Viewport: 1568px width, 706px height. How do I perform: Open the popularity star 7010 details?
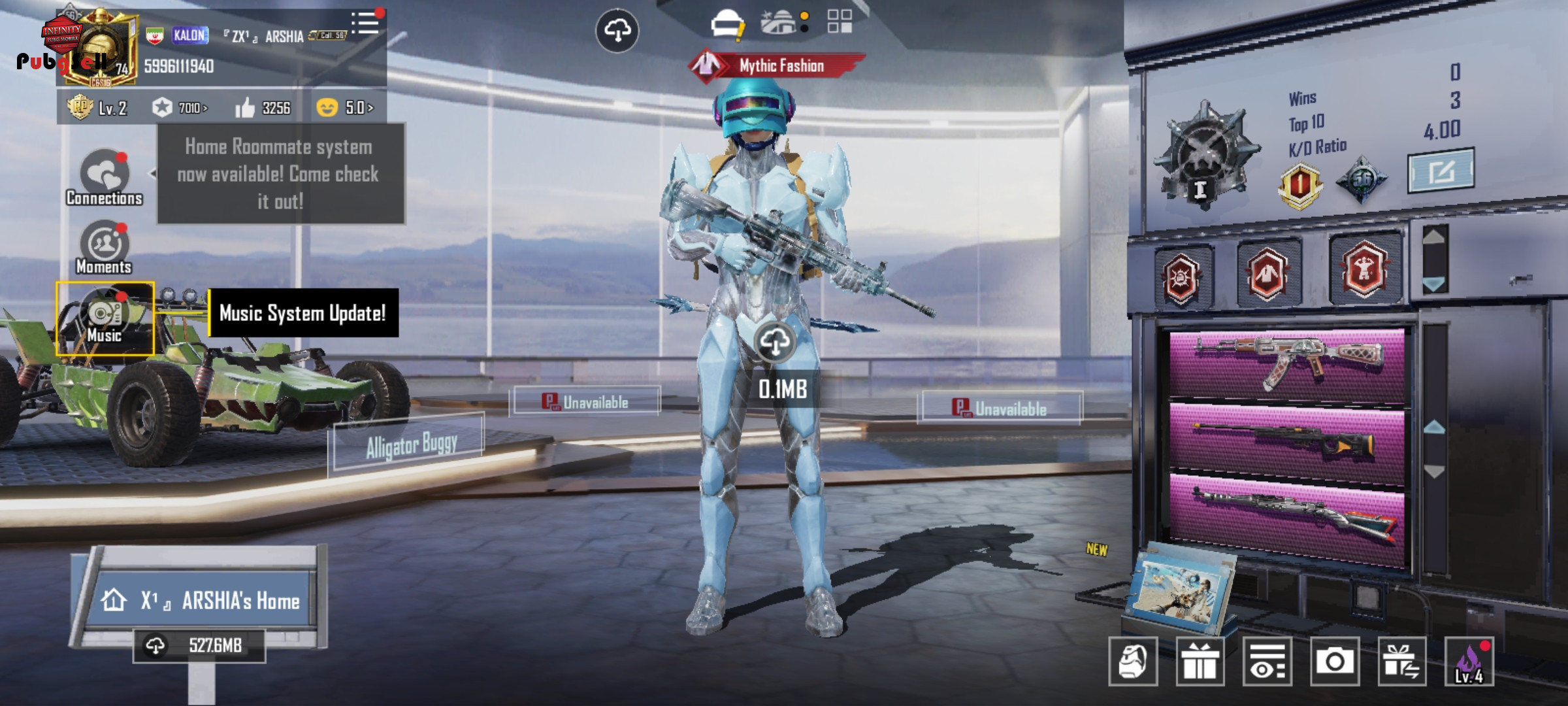click(180, 108)
